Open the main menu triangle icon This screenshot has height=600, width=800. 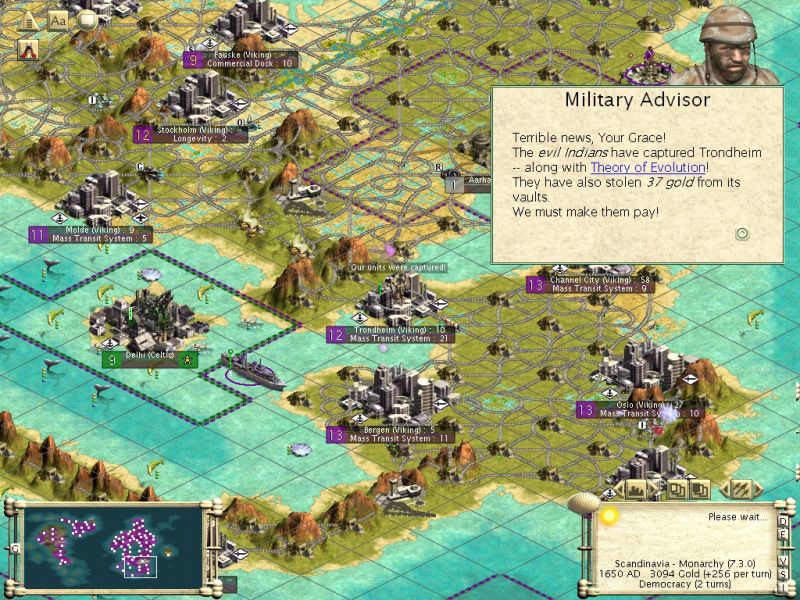click(x=28, y=20)
